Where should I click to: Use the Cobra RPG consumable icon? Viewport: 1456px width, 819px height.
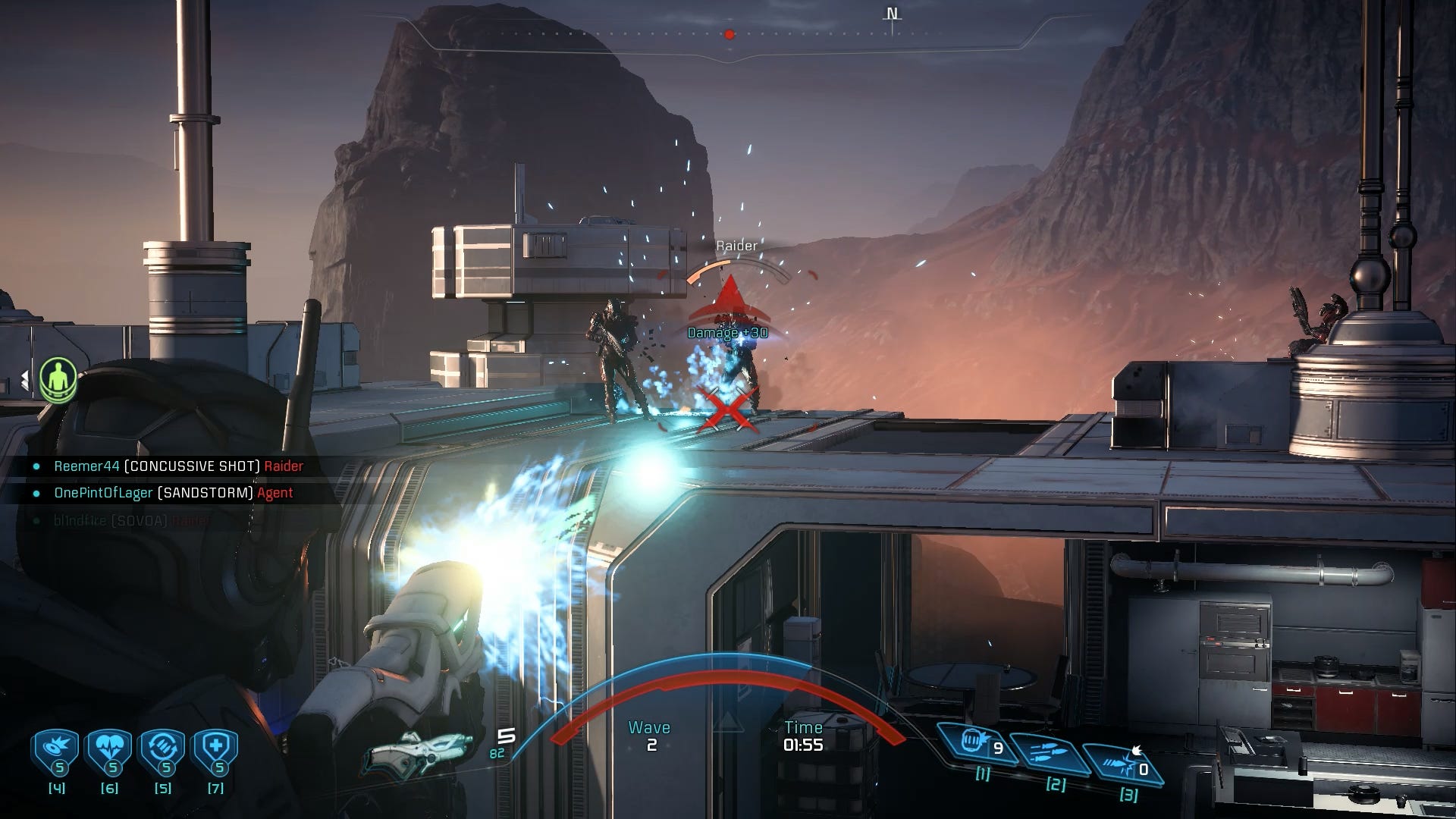click(x=56, y=752)
